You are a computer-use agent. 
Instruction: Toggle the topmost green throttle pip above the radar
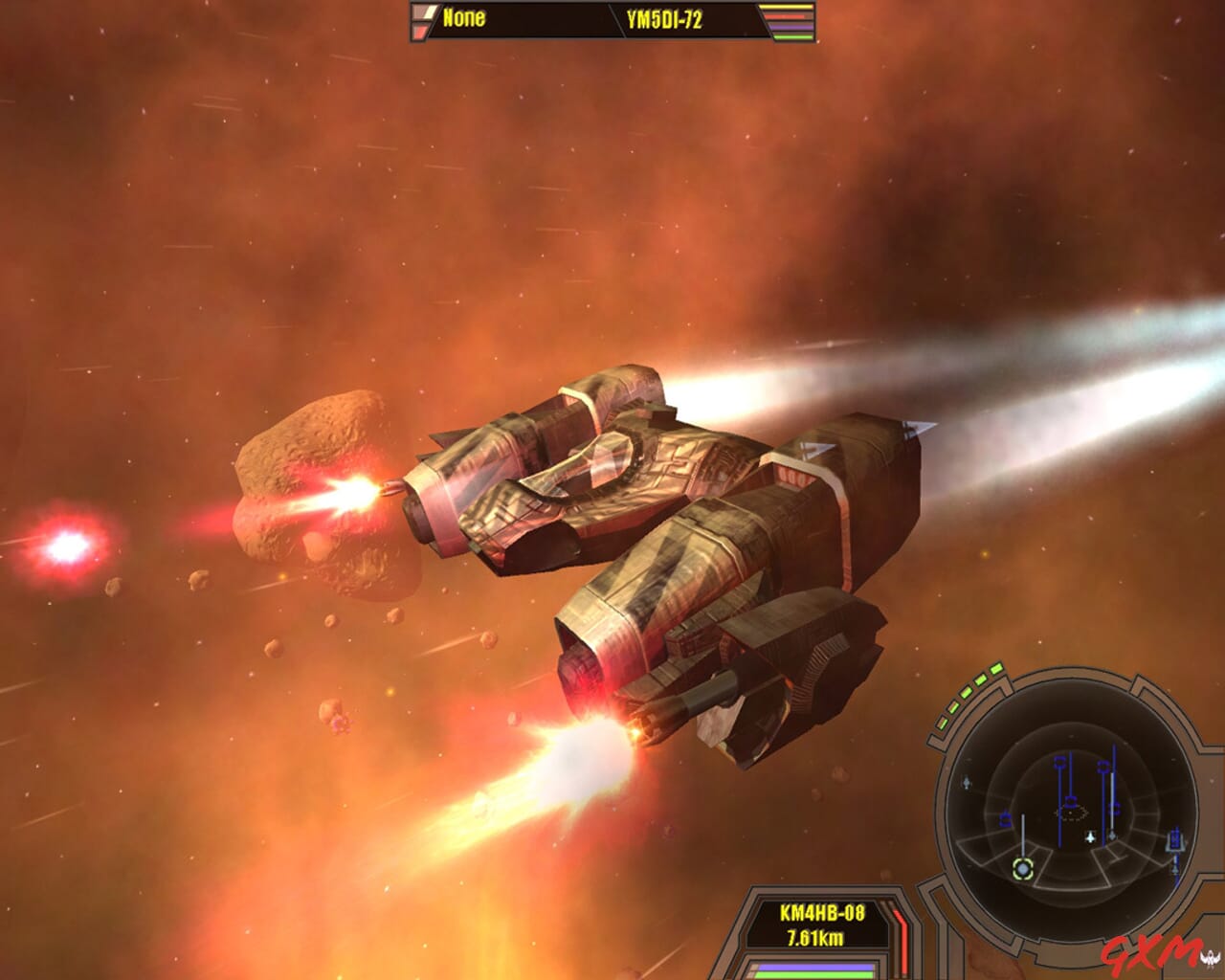coord(995,668)
